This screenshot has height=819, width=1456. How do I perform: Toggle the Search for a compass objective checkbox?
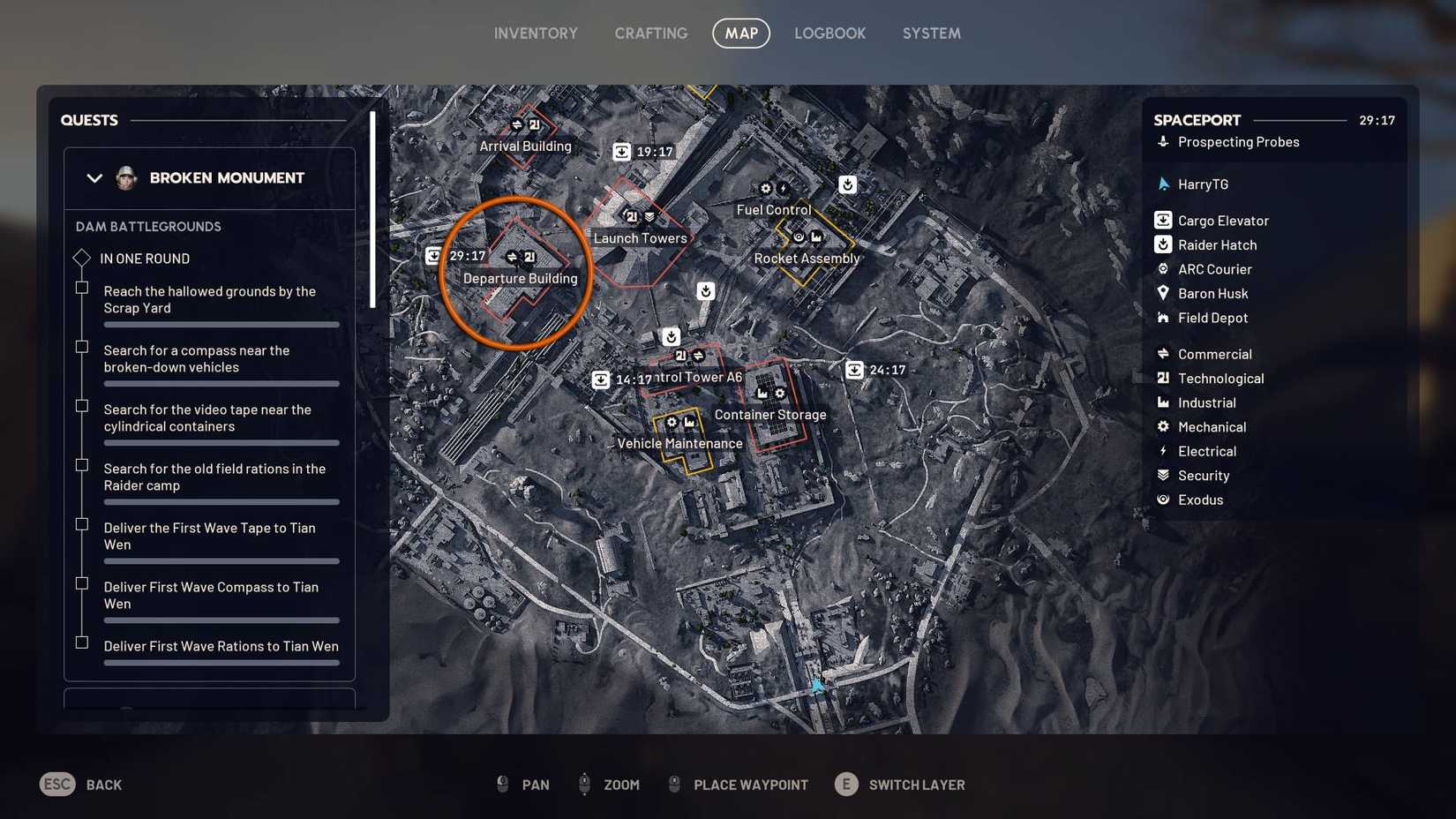pos(82,347)
